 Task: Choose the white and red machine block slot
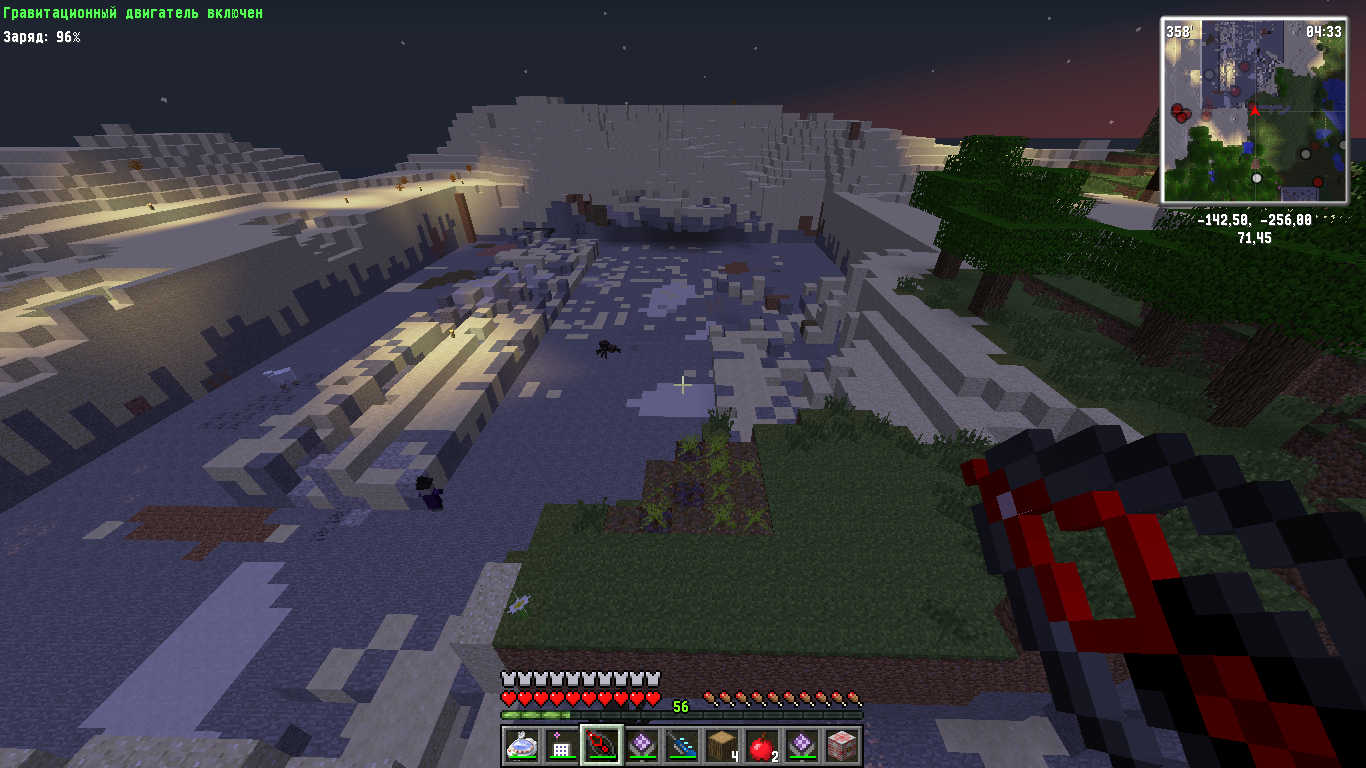coord(841,745)
